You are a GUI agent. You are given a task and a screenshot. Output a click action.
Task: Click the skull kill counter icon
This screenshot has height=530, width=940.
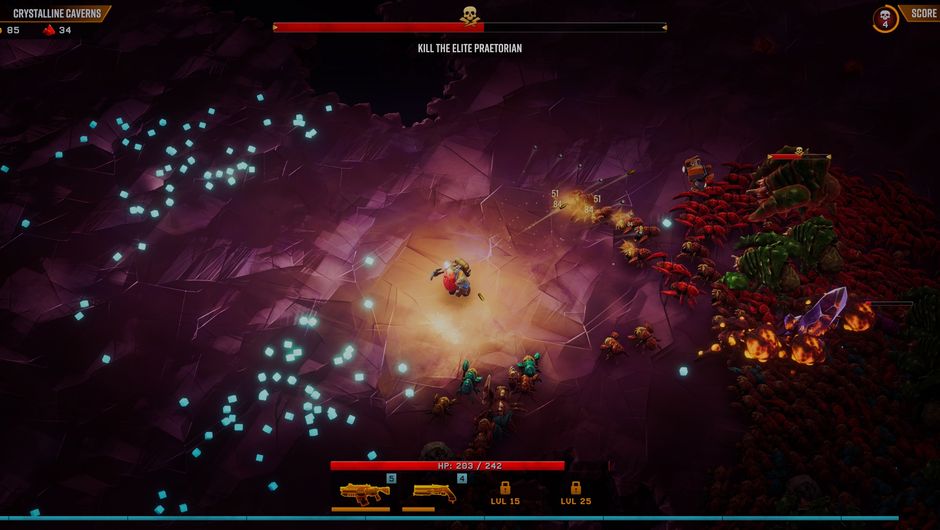(x=885, y=18)
